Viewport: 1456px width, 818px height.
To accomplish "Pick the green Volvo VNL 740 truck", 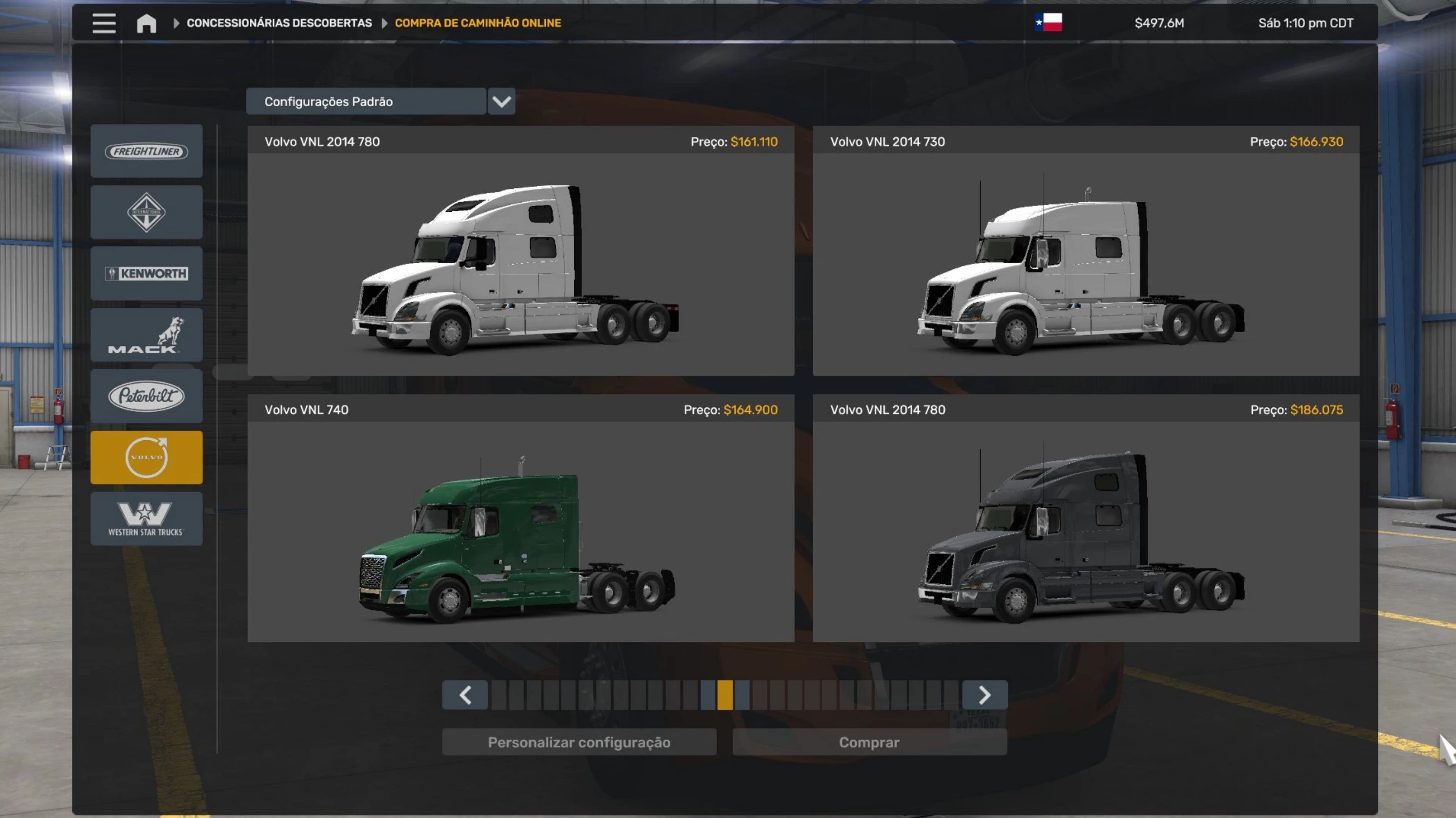I will 521,531.
